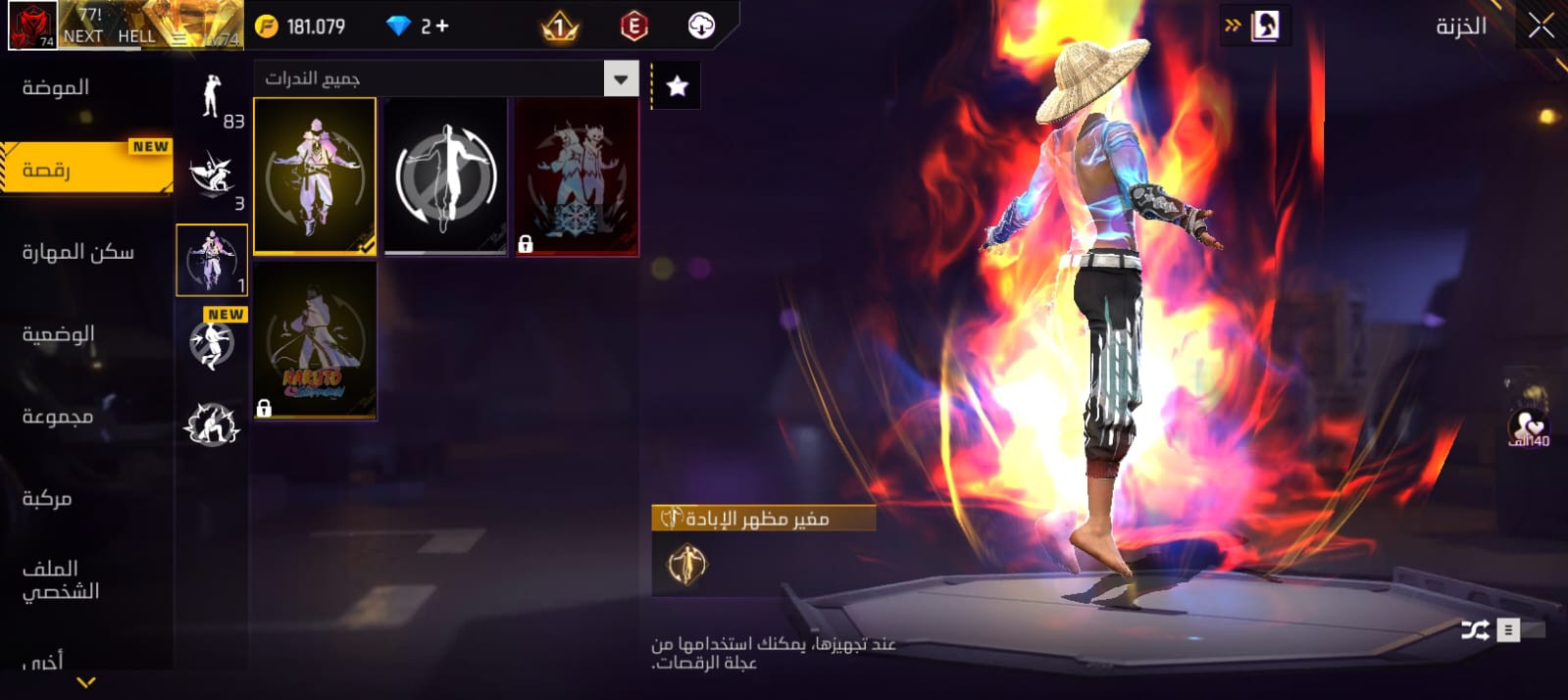Switch to سكن المهارة skill skin tab
This screenshot has width=1568, height=700.
click(x=78, y=252)
